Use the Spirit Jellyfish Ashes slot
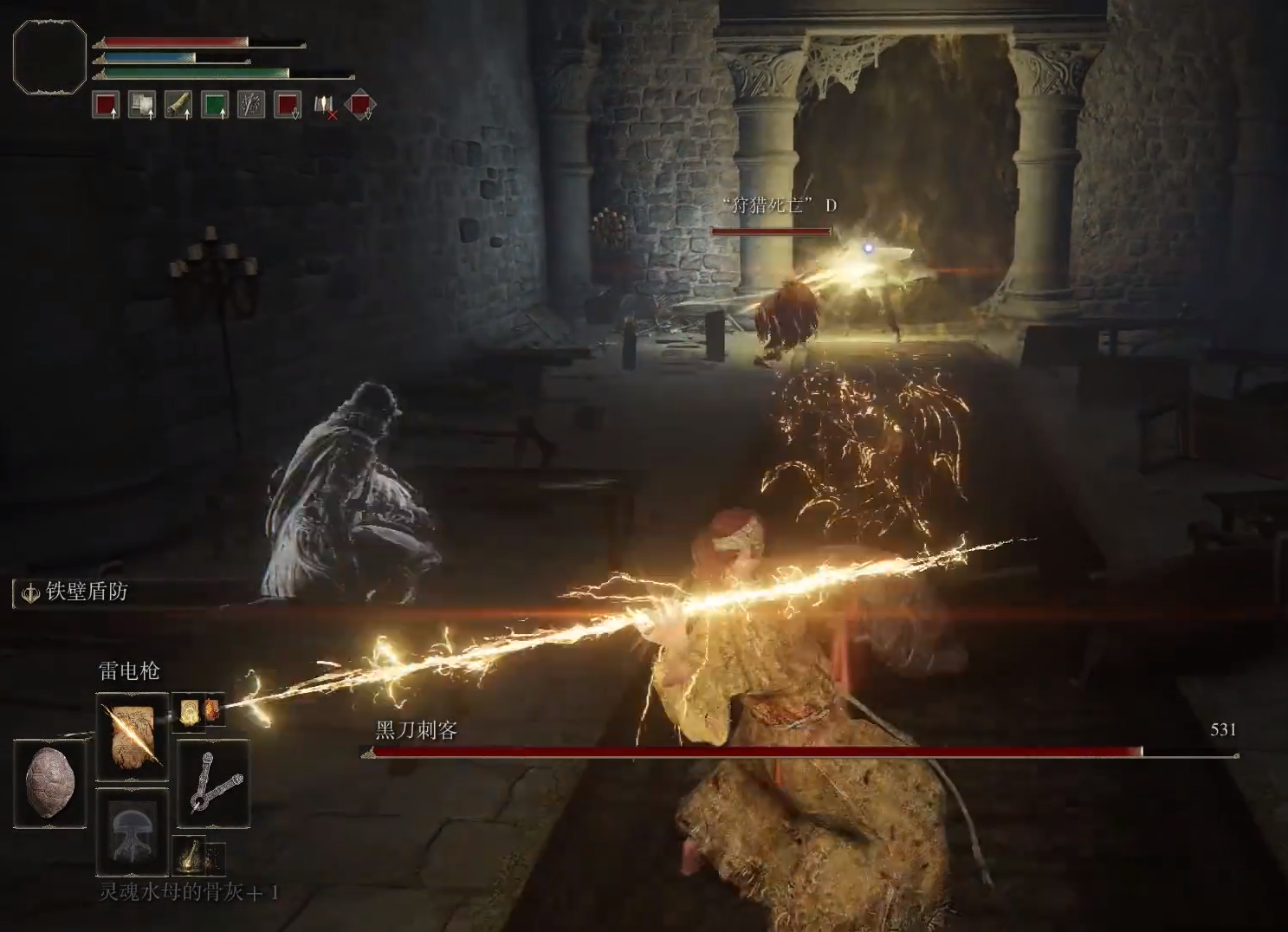Viewport: 1288px width, 932px height. [x=132, y=830]
